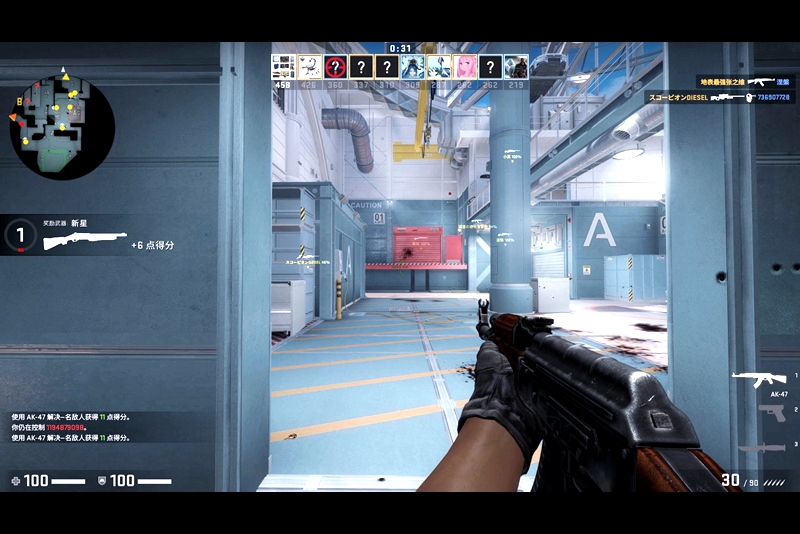Pick the pink-haired anime player avatar
Image resolution: width=800 pixels, height=534 pixels.
pos(464,67)
